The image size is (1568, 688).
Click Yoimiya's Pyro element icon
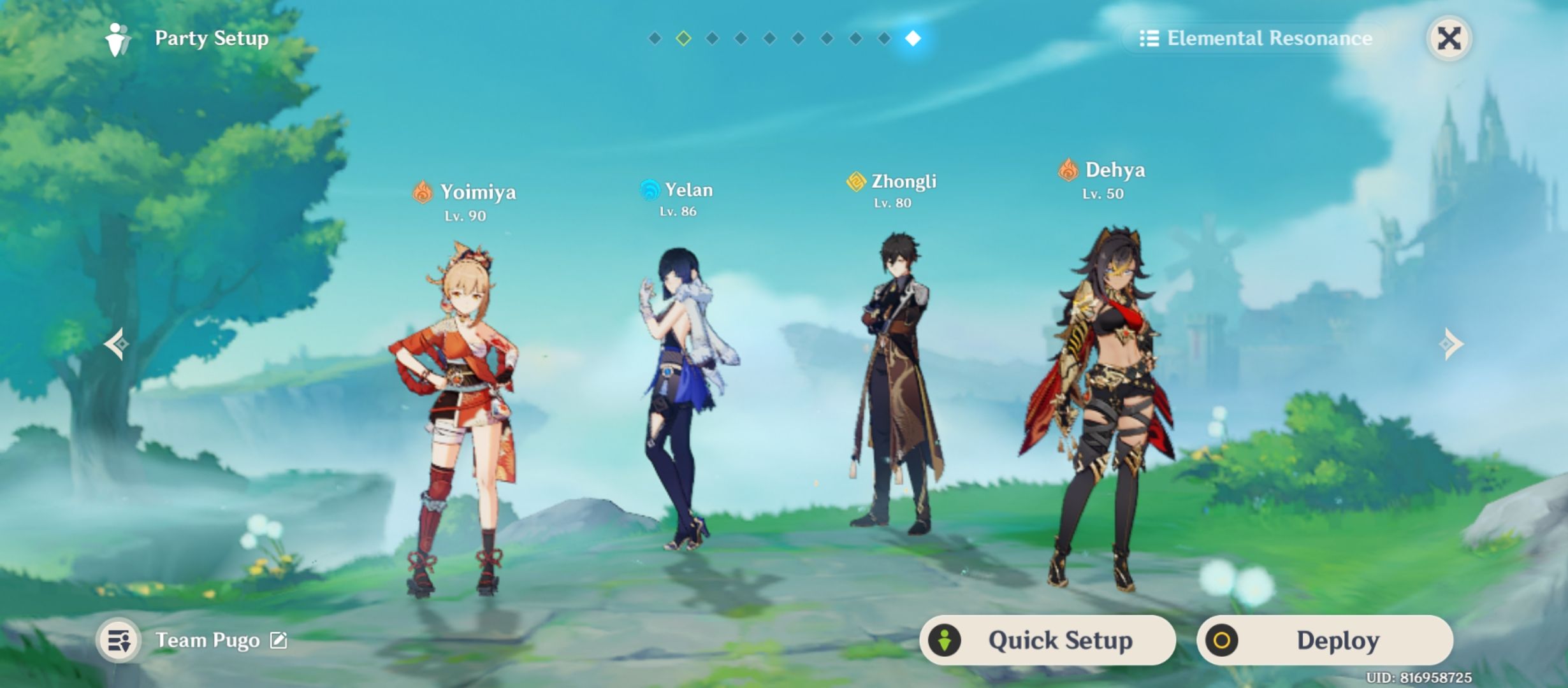click(422, 191)
